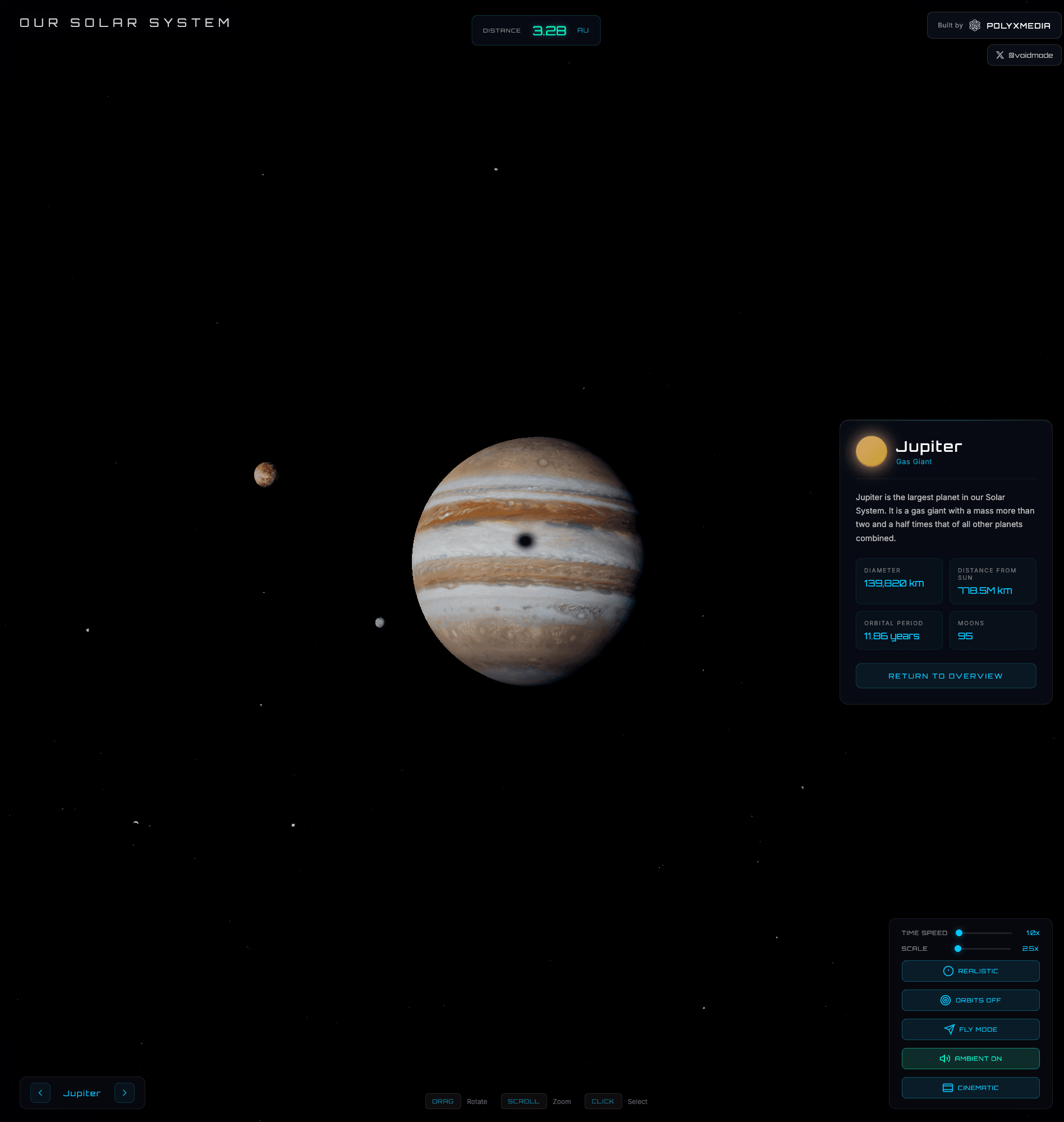Image resolution: width=1064 pixels, height=1122 pixels.
Task: Expand the Jupiter planet selector
Action: point(82,1092)
